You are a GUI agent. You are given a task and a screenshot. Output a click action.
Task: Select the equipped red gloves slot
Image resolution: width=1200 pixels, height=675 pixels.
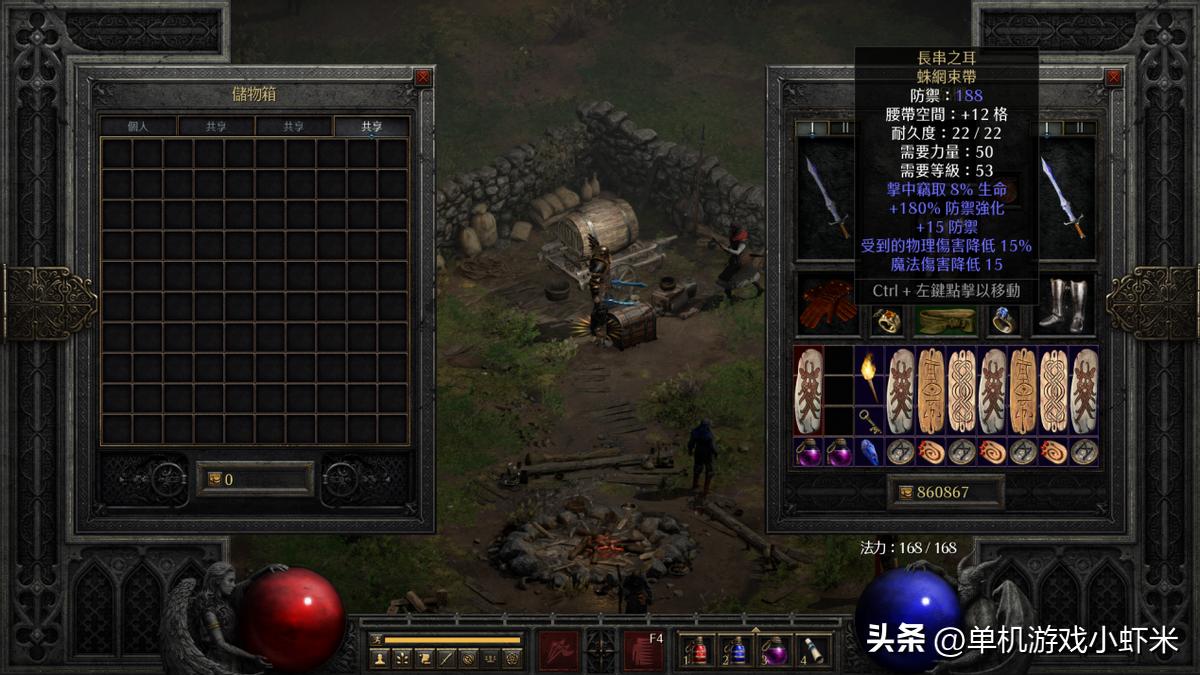pos(828,305)
